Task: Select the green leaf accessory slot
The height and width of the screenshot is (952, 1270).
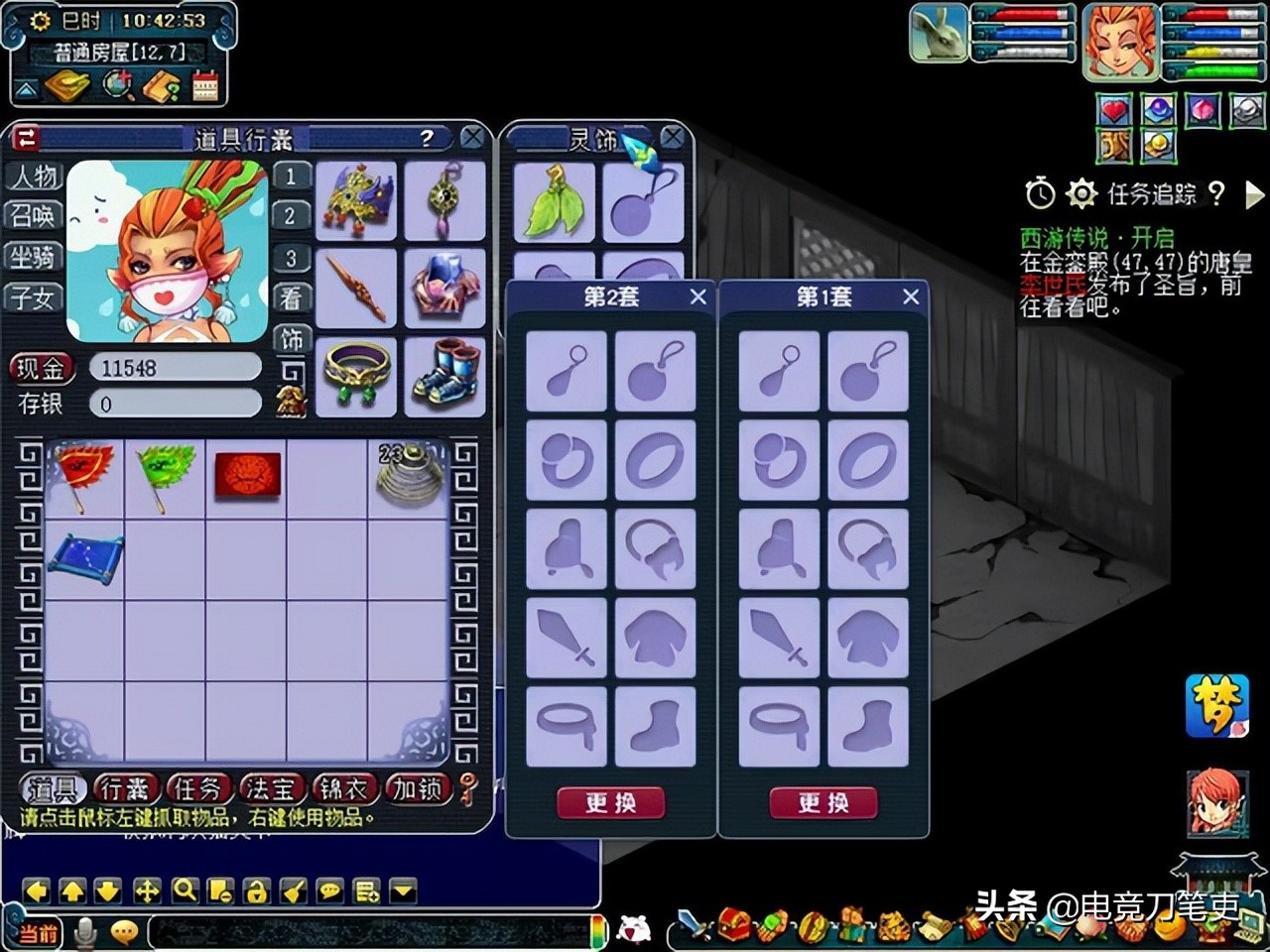Action: click(554, 202)
